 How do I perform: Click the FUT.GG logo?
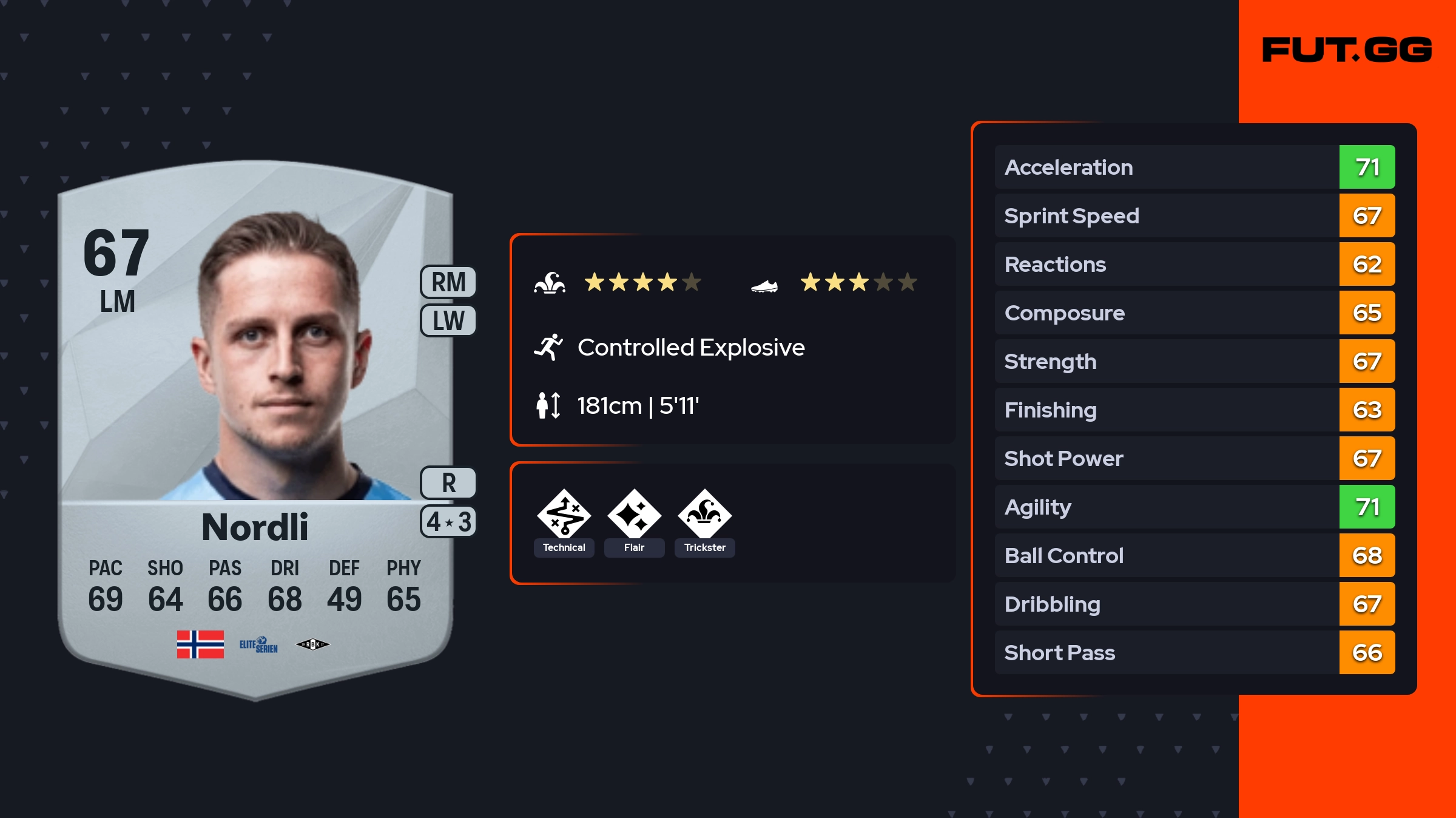tap(1347, 50)
